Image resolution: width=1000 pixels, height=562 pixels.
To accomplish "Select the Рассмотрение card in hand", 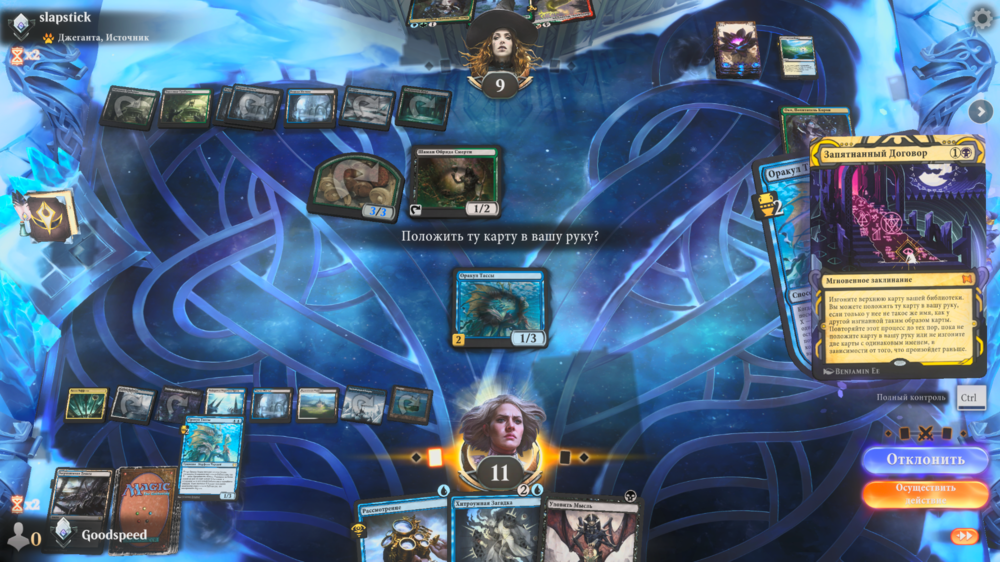I will click(402, 528).
